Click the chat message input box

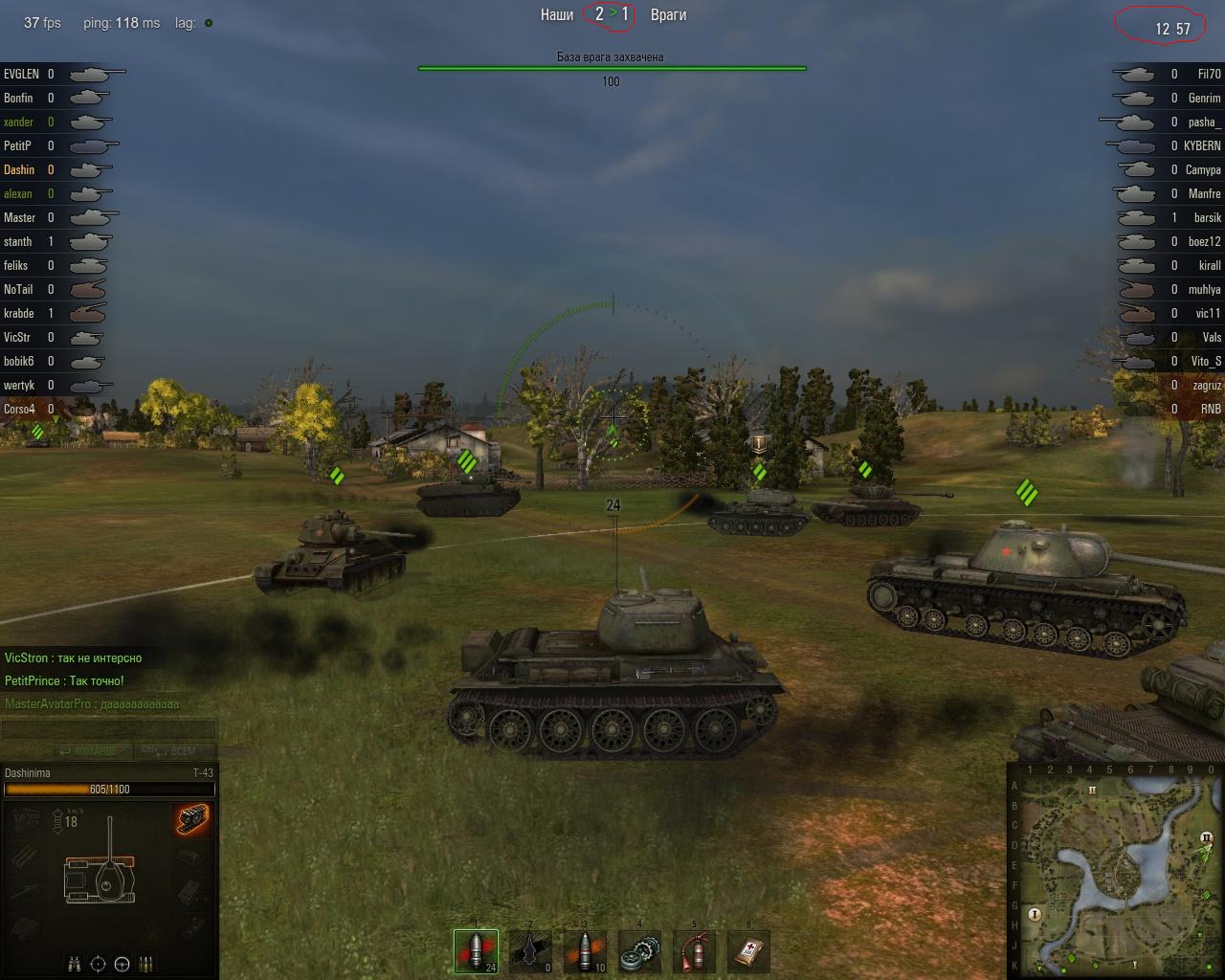pyautogui.click(x=108, y=730)
